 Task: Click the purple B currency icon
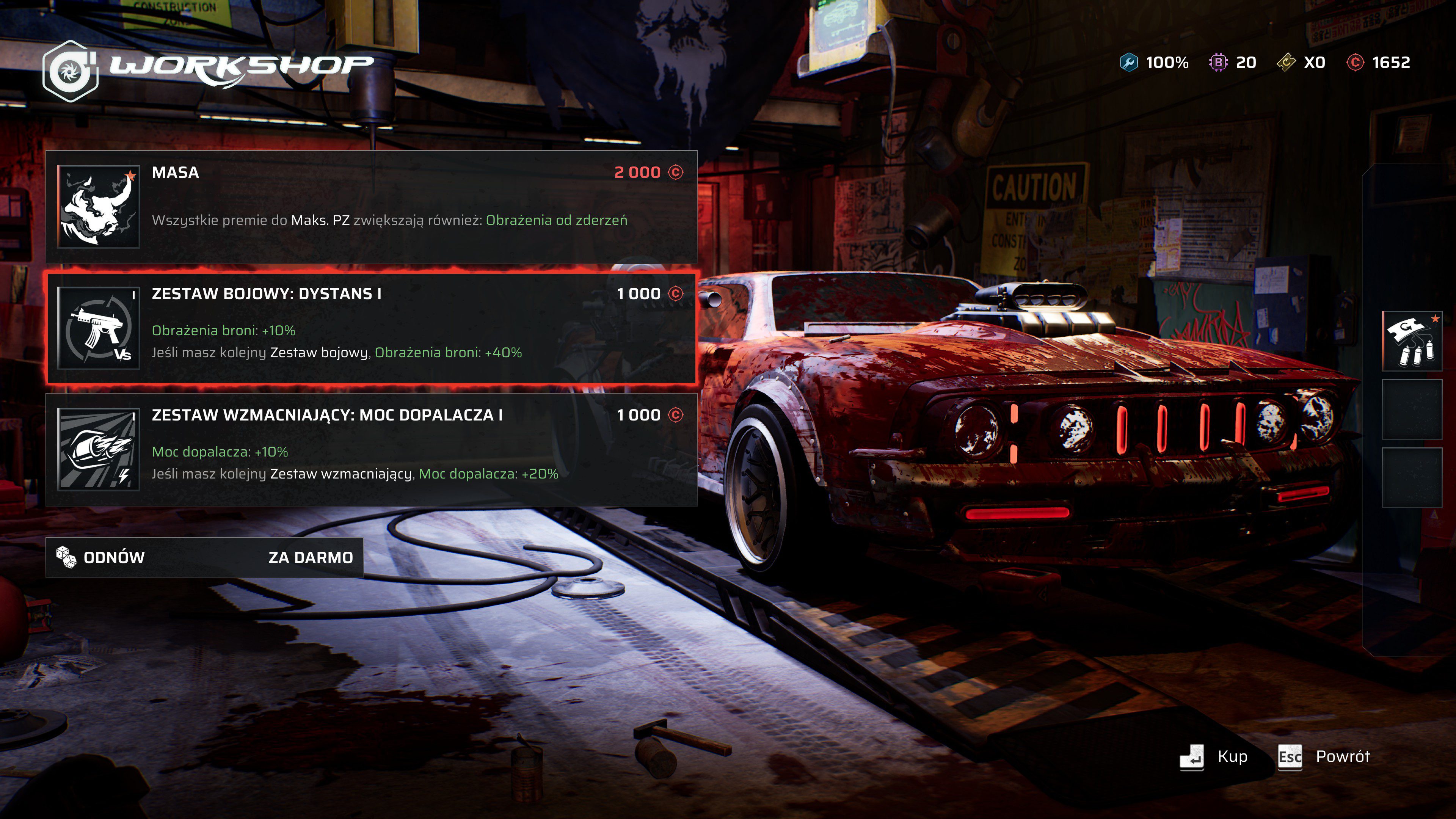pos(1219,63)
